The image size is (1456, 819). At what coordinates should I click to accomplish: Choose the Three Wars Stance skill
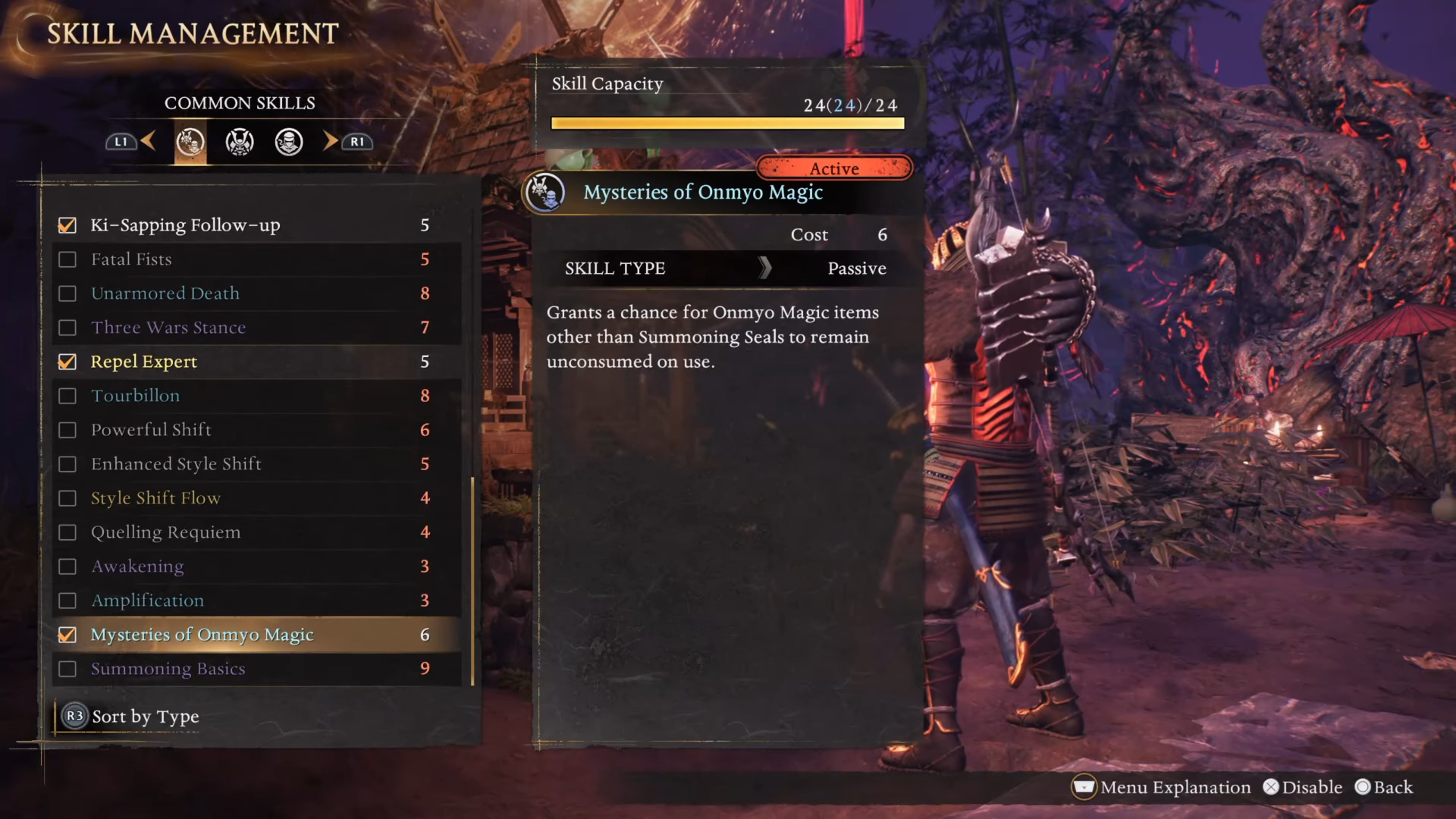point(168,328)
